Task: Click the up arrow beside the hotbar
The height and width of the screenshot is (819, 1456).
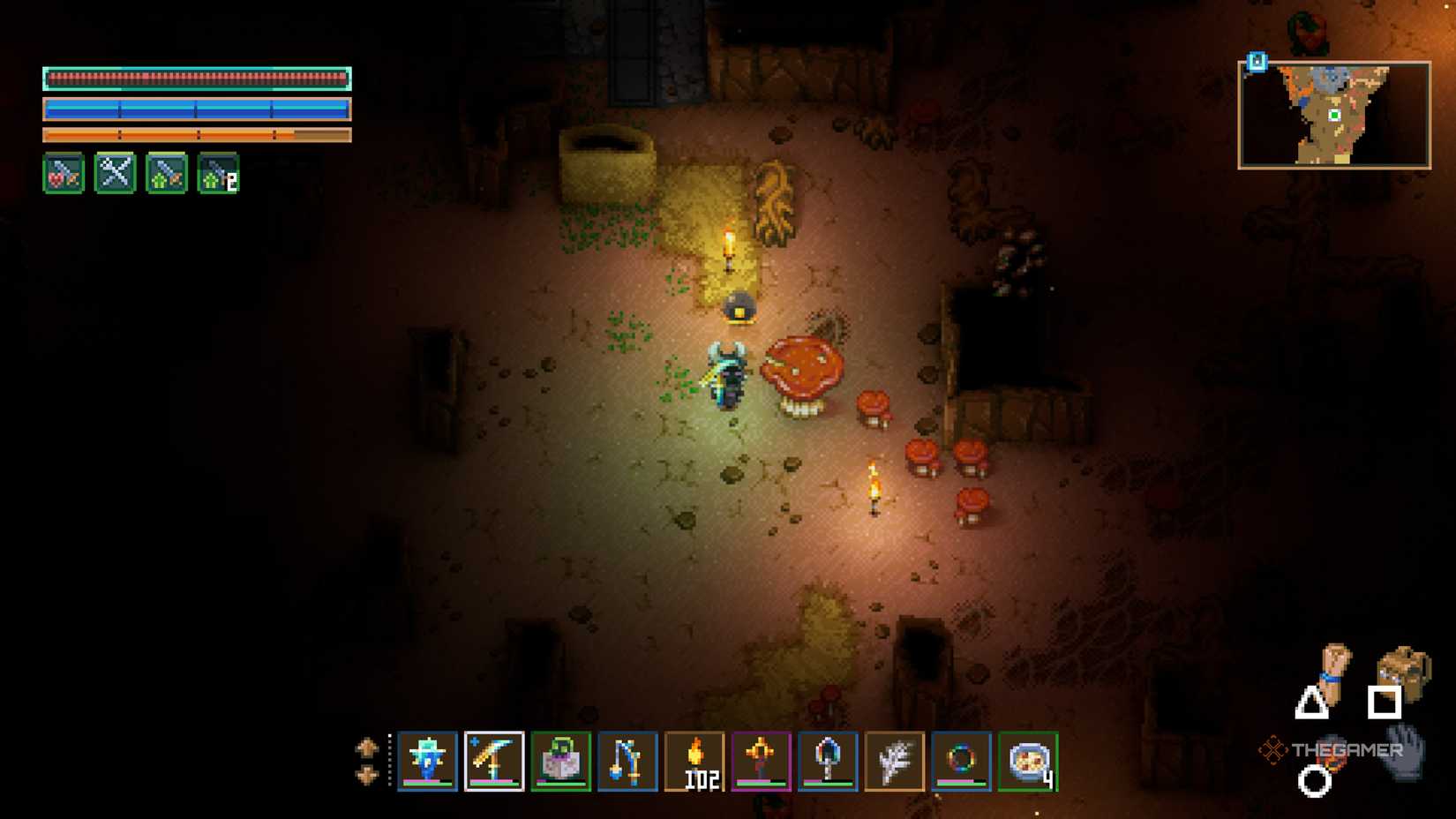Action: [367, 746]
